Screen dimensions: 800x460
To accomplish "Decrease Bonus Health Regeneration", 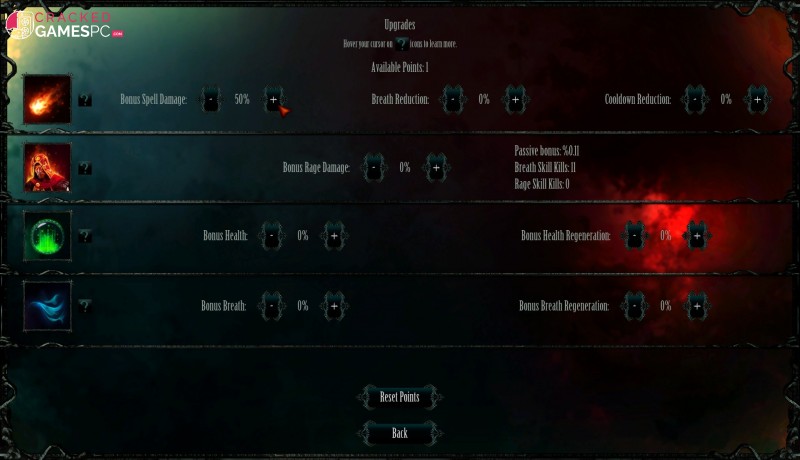I will [x=634, y=236].
